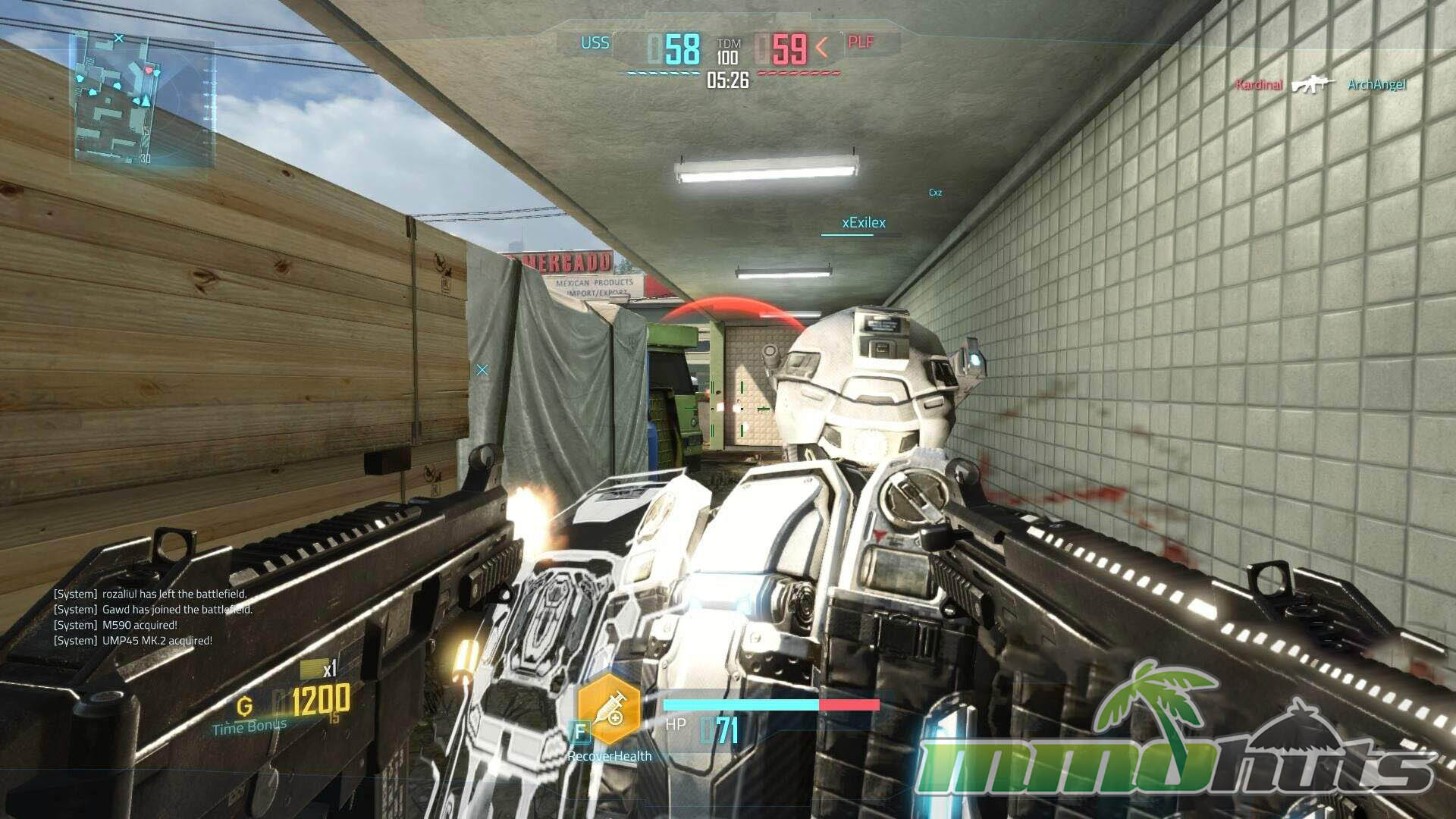Click the minimap in the corner
The height and width of the screenshot is (819, 1456).
click(143, 99)
